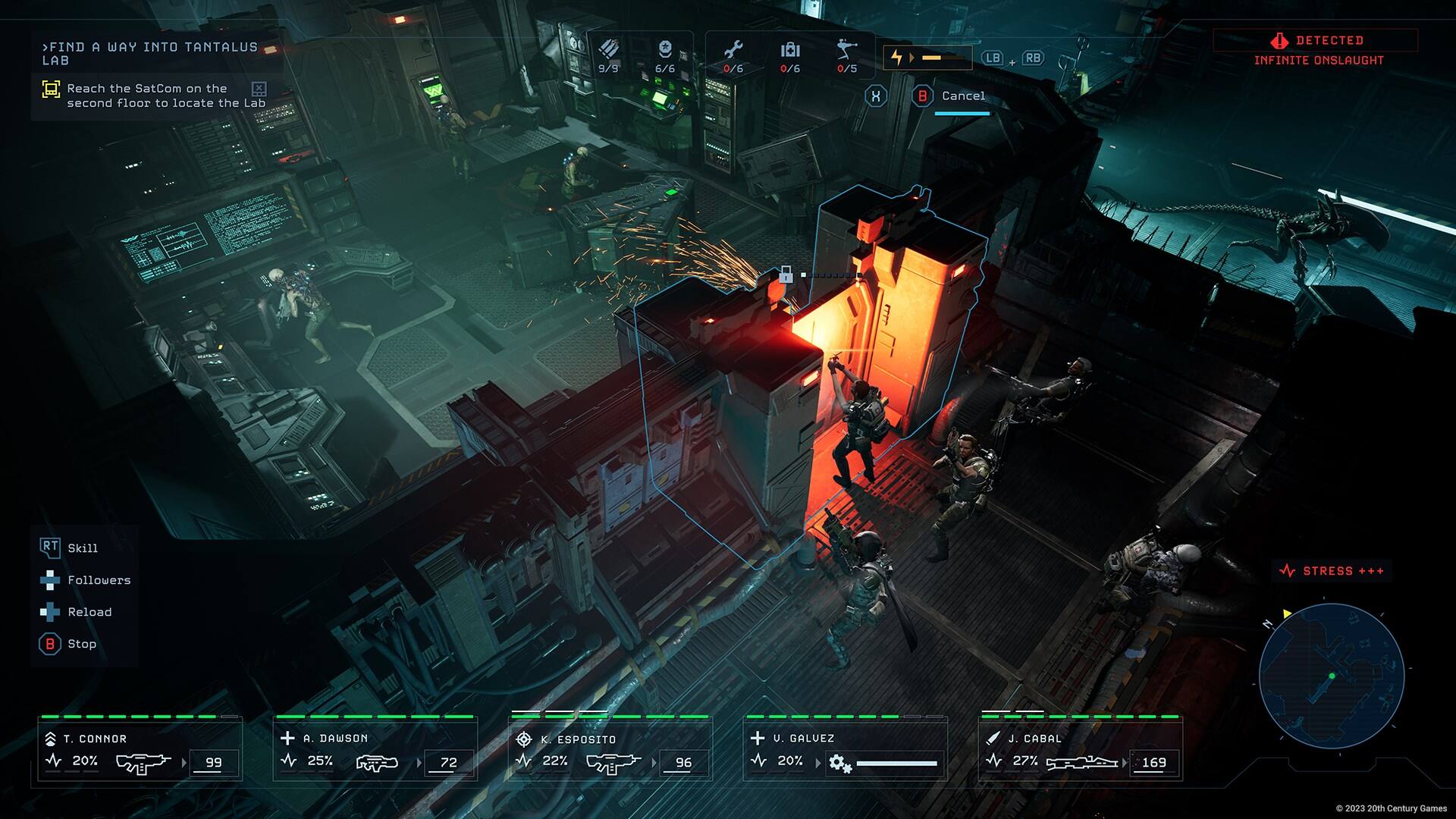The image size is (1456, 819).
Task: Click the ammo stack icon showing 9/9
Action: pyautogui.click(x=607, y=48)
